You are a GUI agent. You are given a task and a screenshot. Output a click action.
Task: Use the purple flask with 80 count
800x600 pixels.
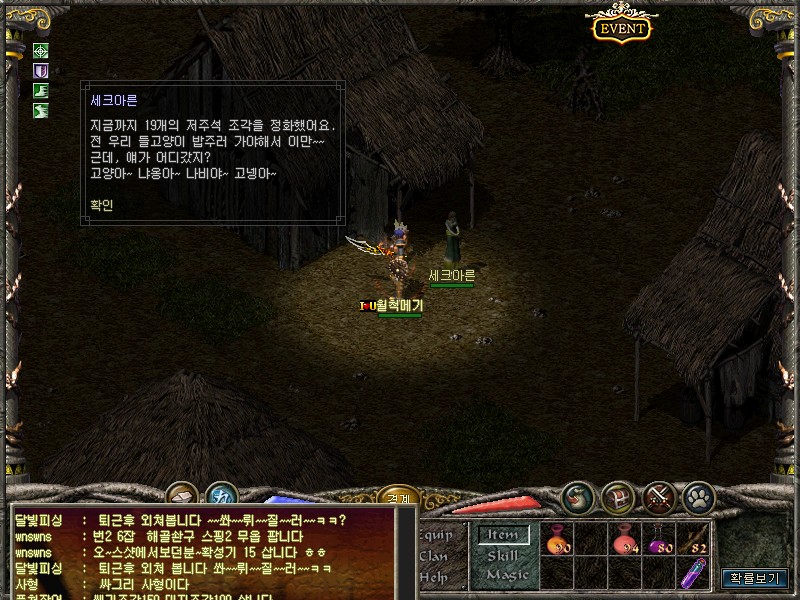tap(661, 540)
